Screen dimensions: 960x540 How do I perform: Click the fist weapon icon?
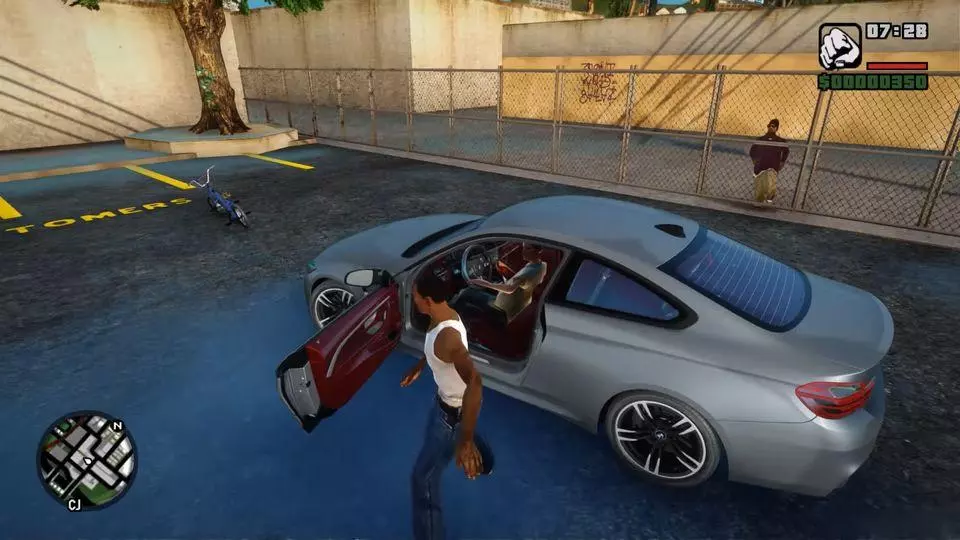[x=839, y=46]
